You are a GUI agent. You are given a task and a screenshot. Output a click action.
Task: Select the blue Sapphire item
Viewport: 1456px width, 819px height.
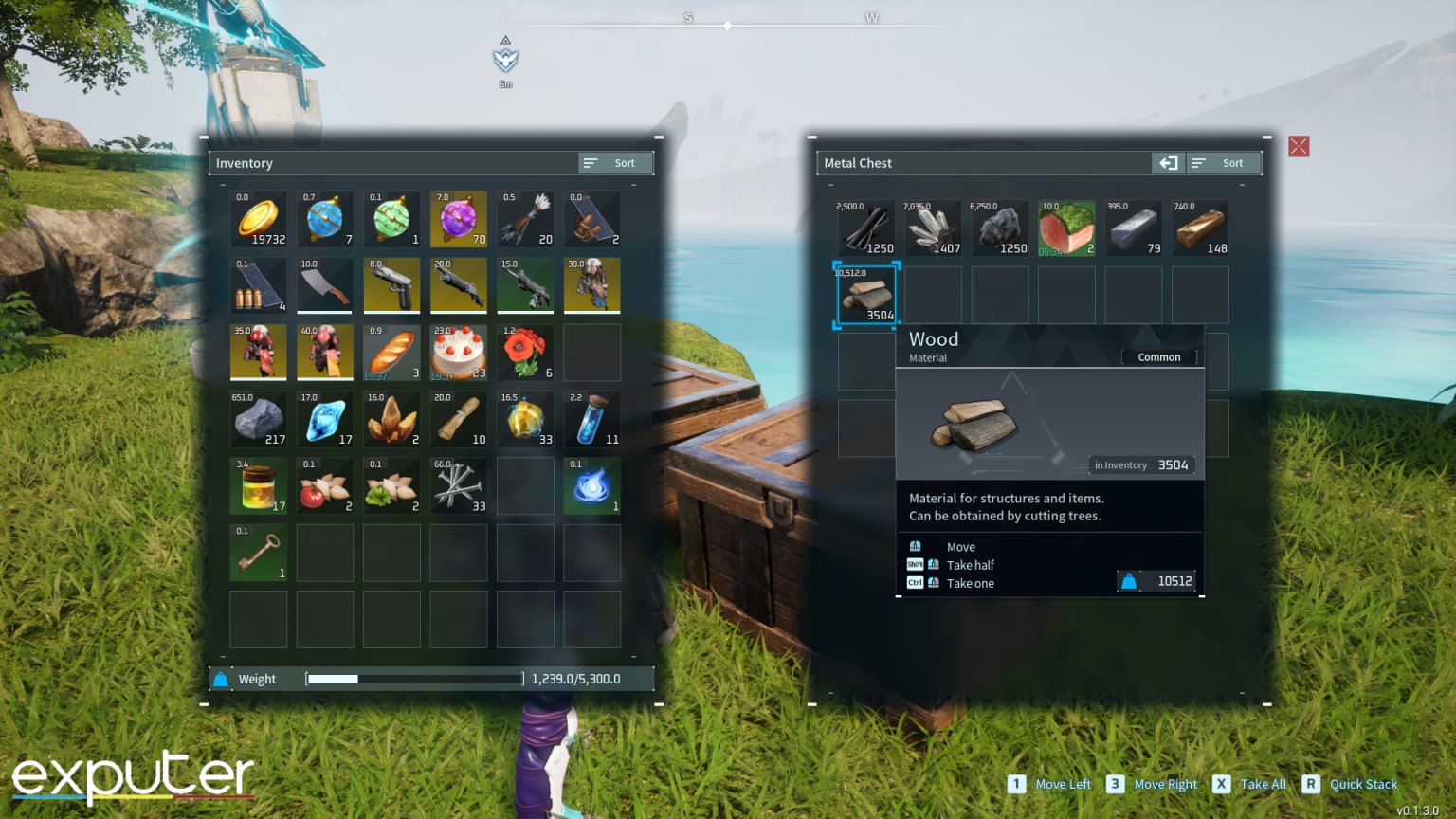pos(325,419)
